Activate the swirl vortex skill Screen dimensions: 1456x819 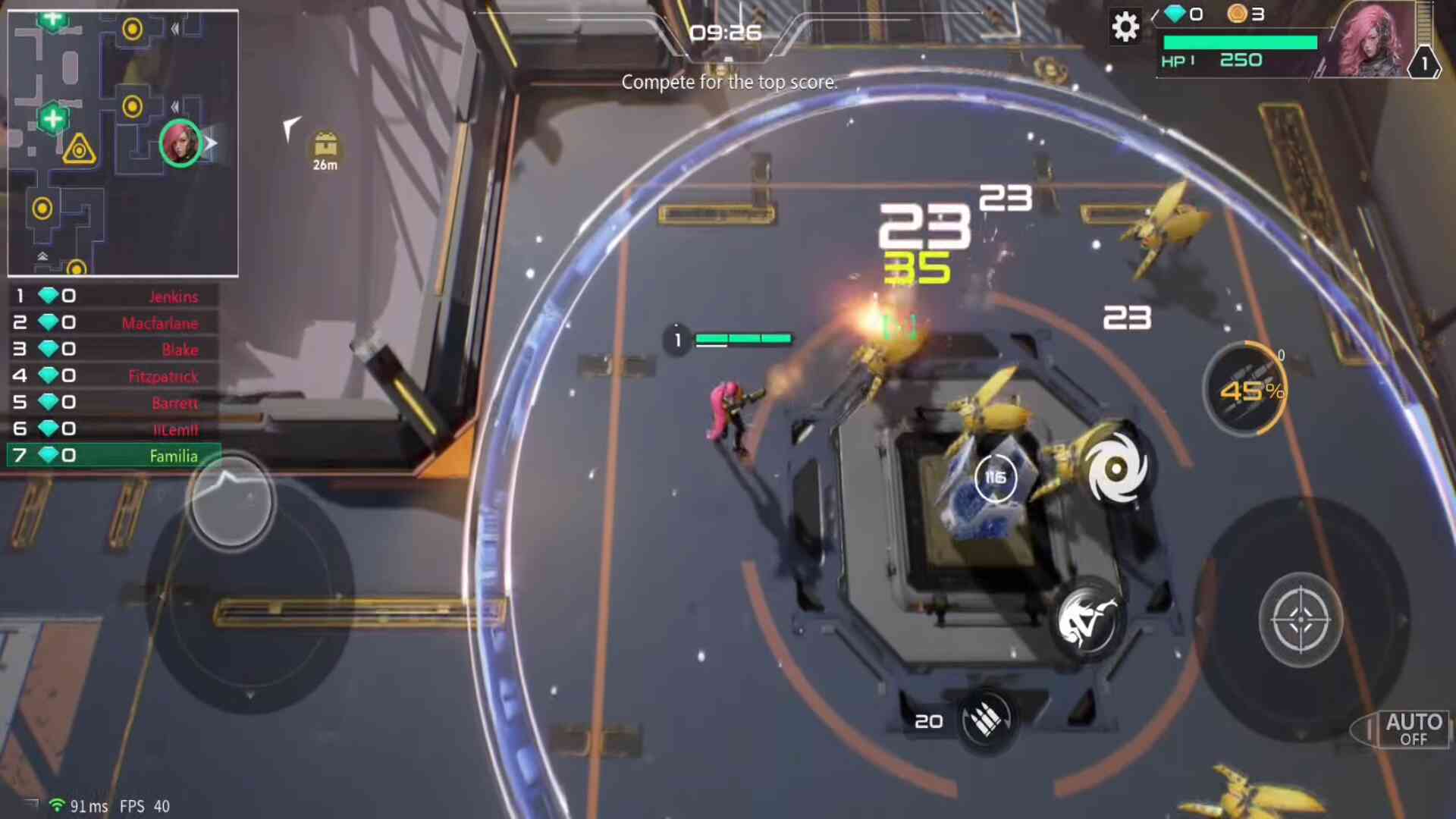point(1116,469)
